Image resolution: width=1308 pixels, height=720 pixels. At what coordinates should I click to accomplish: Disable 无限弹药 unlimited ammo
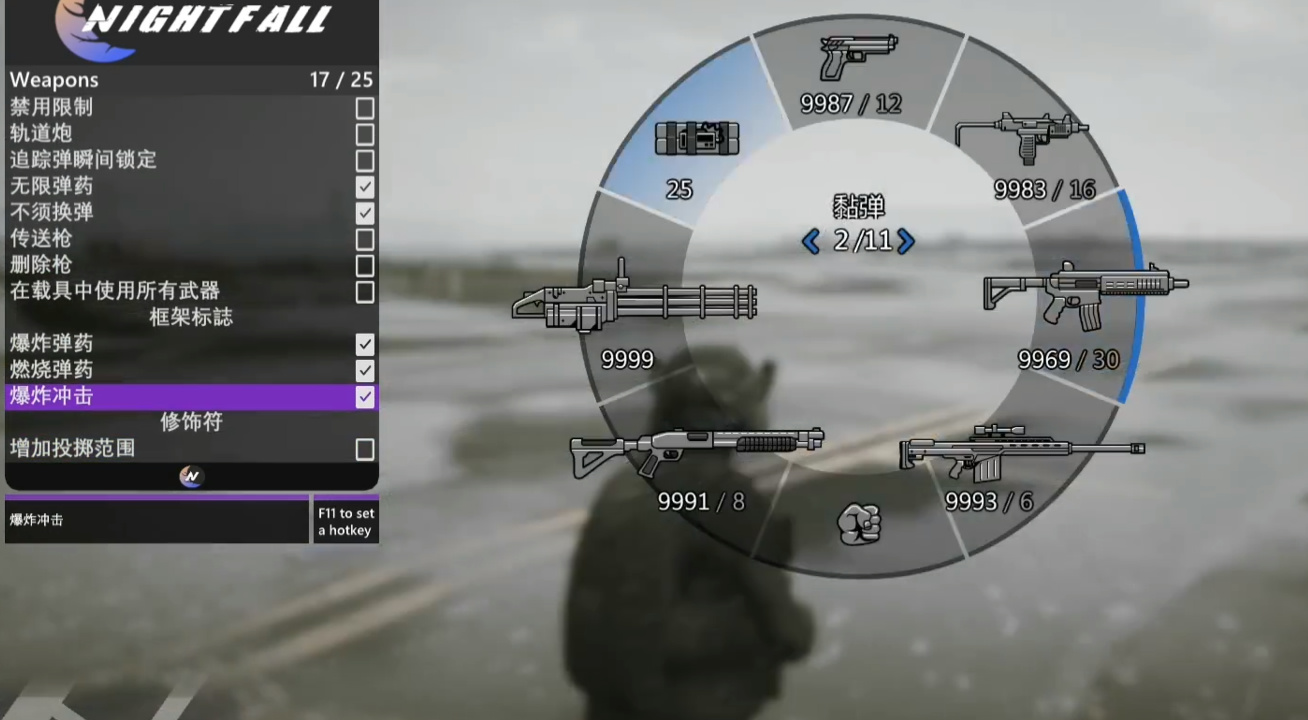click(364, 186)
